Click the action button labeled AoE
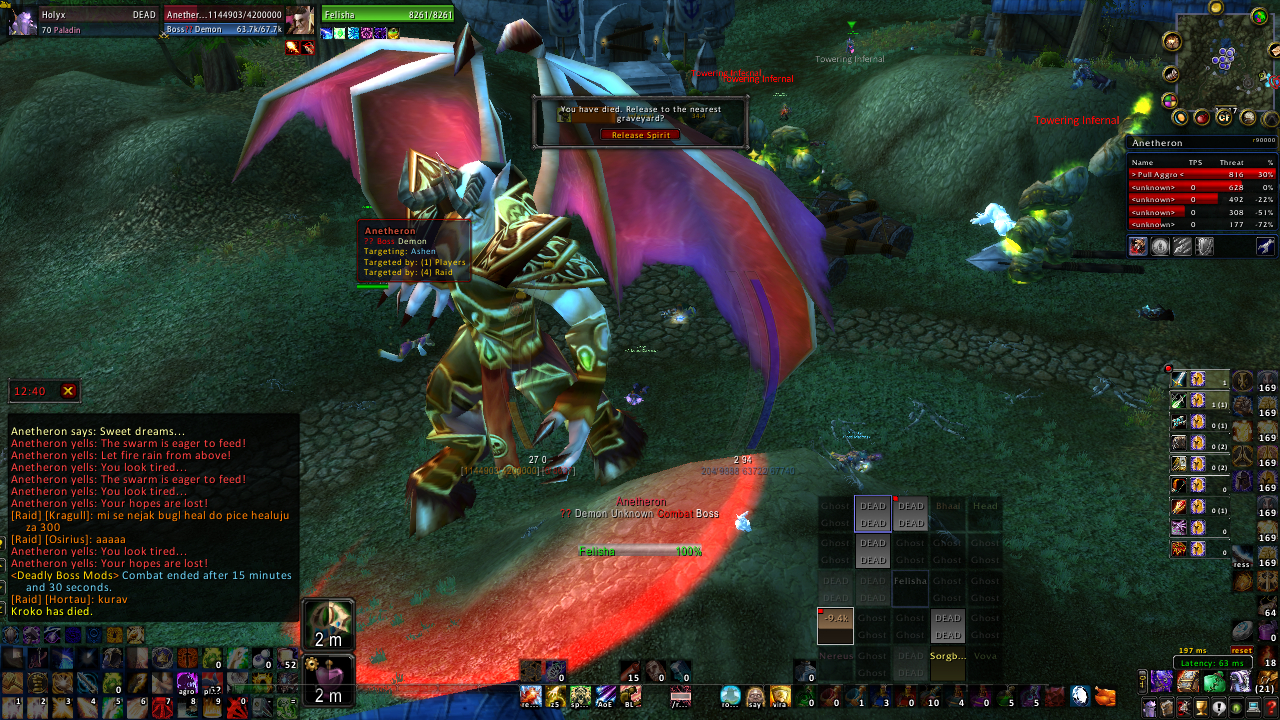Image resolution: width=1280 pixels, height=720 pixels. (606, 695)
